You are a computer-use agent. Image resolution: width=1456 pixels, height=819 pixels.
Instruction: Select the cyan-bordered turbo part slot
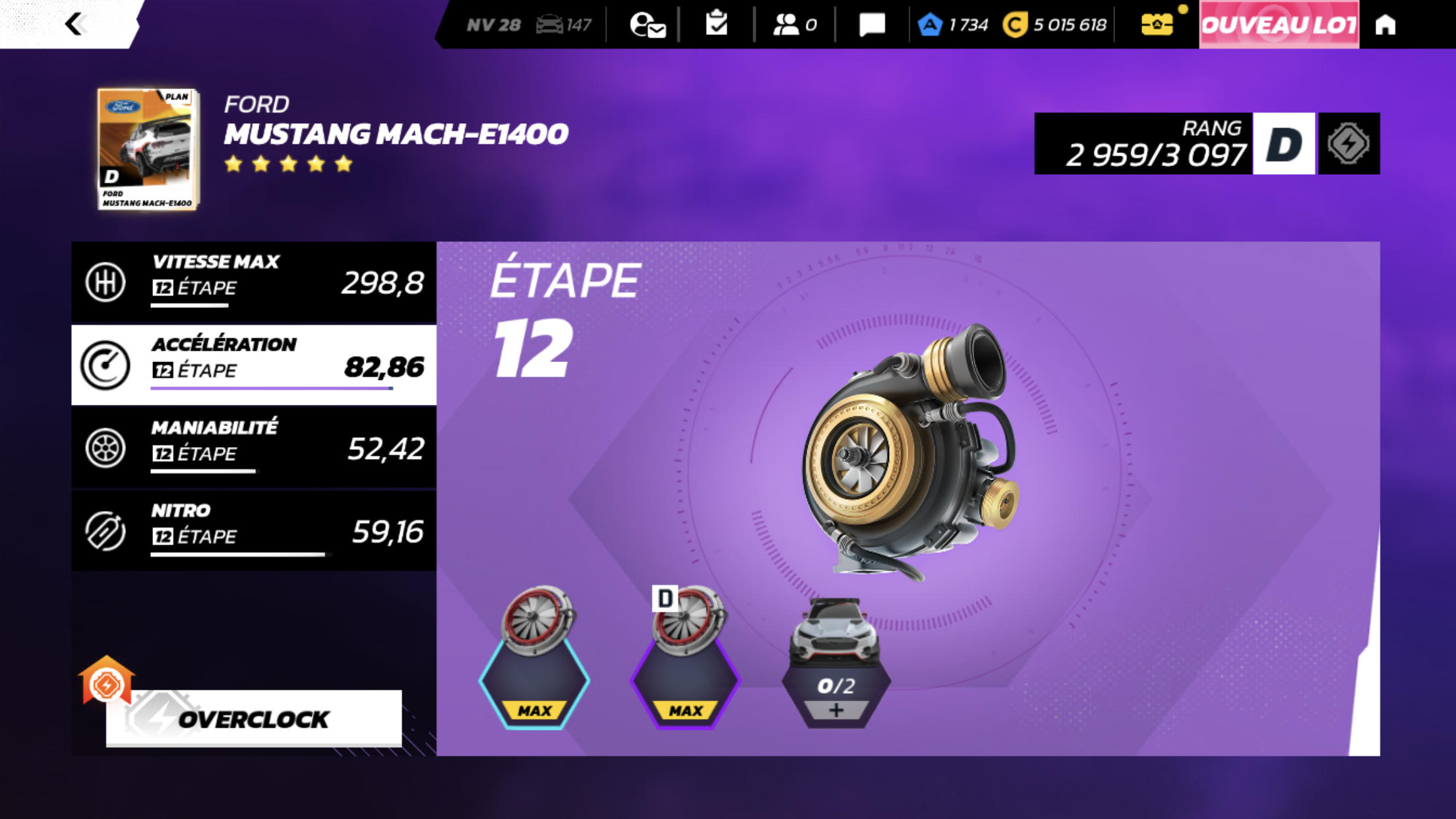click(534, 659)
